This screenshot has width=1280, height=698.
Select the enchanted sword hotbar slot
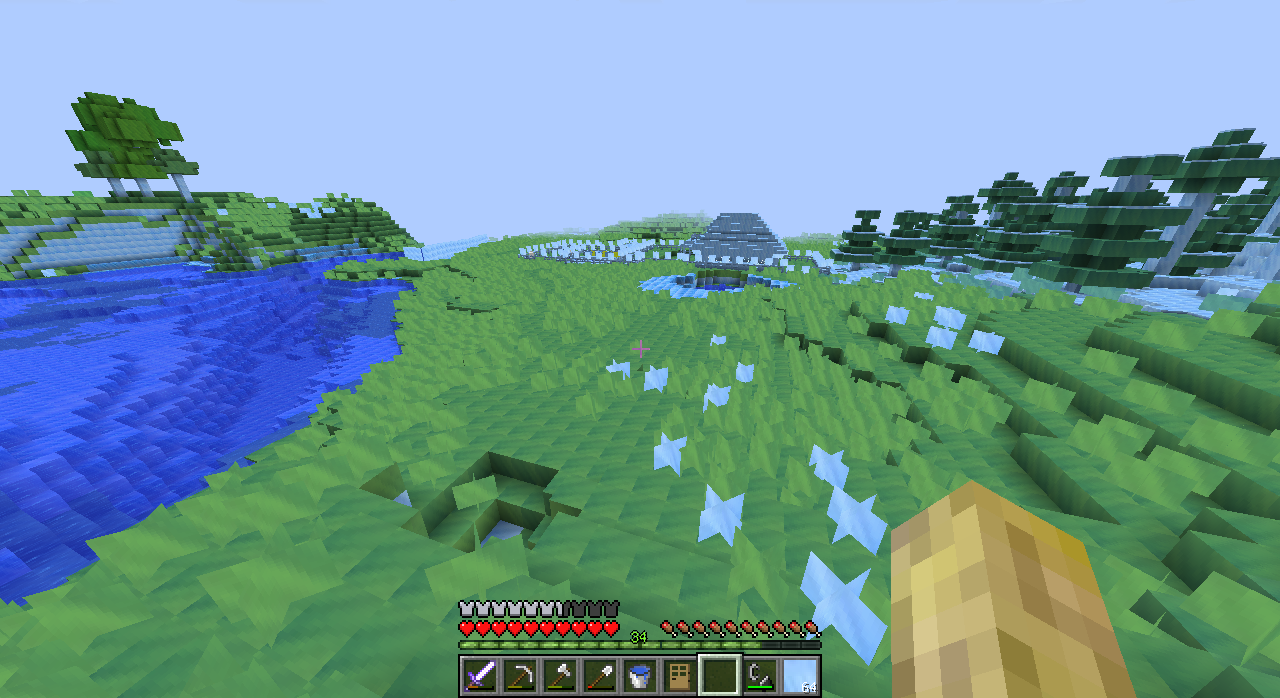(x=480, y=675)
